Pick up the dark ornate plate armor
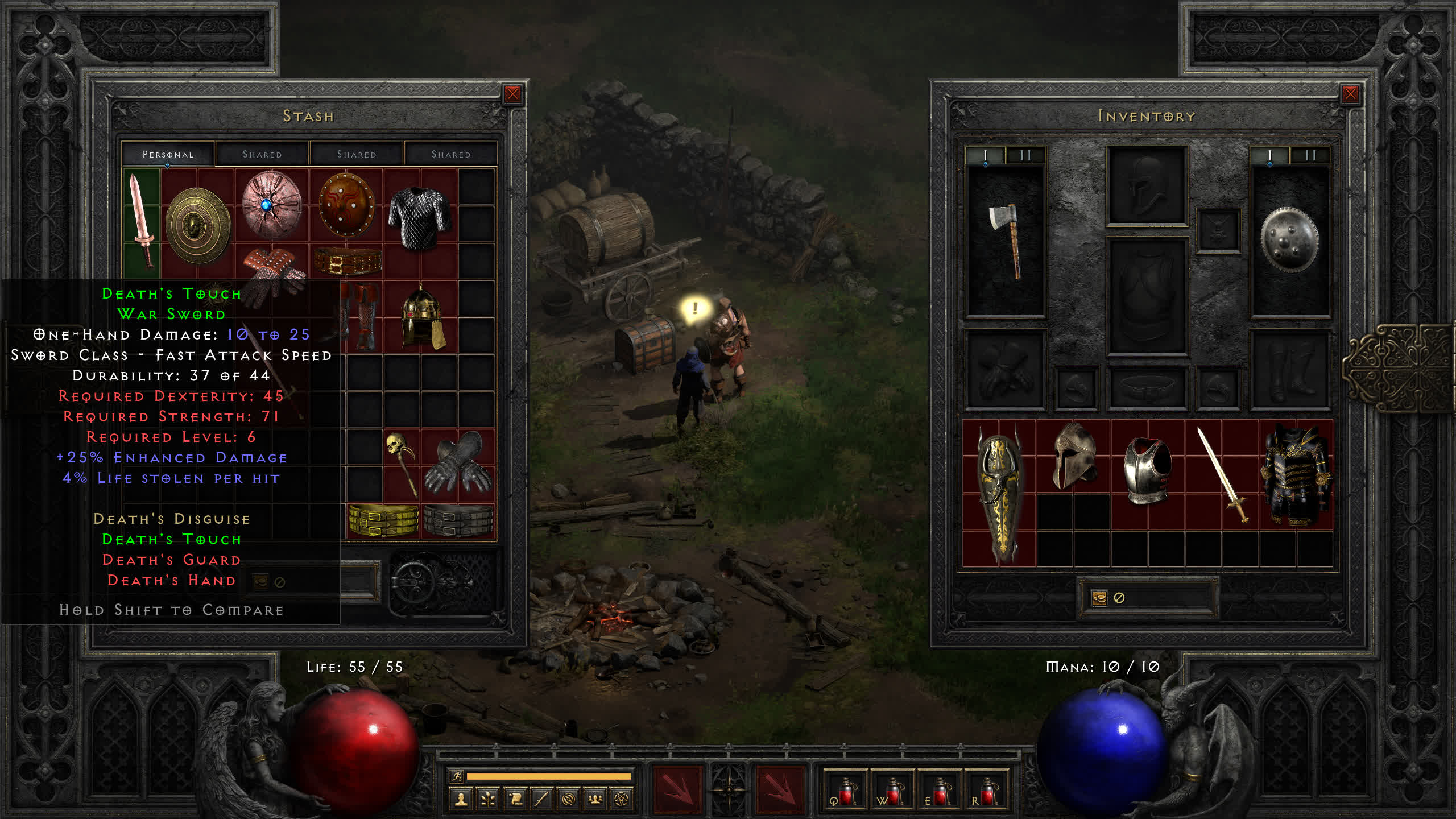Screen dimensions: 1456x819 click(1295, 475)
